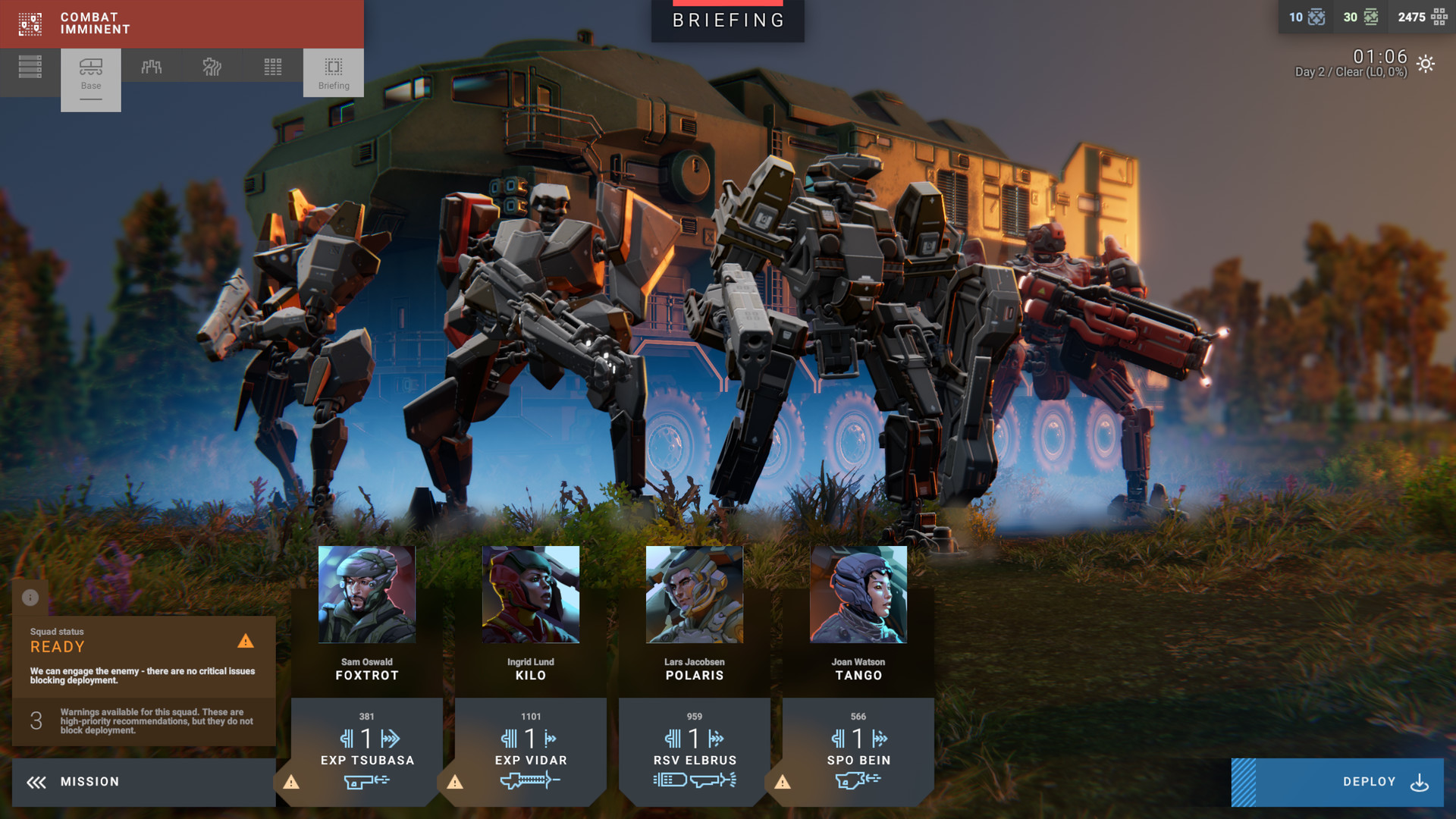This screenshot has width=1456, height=819.
Task: Select Lars Jacobsen's Polaris portrait
Action: [694, 594]
